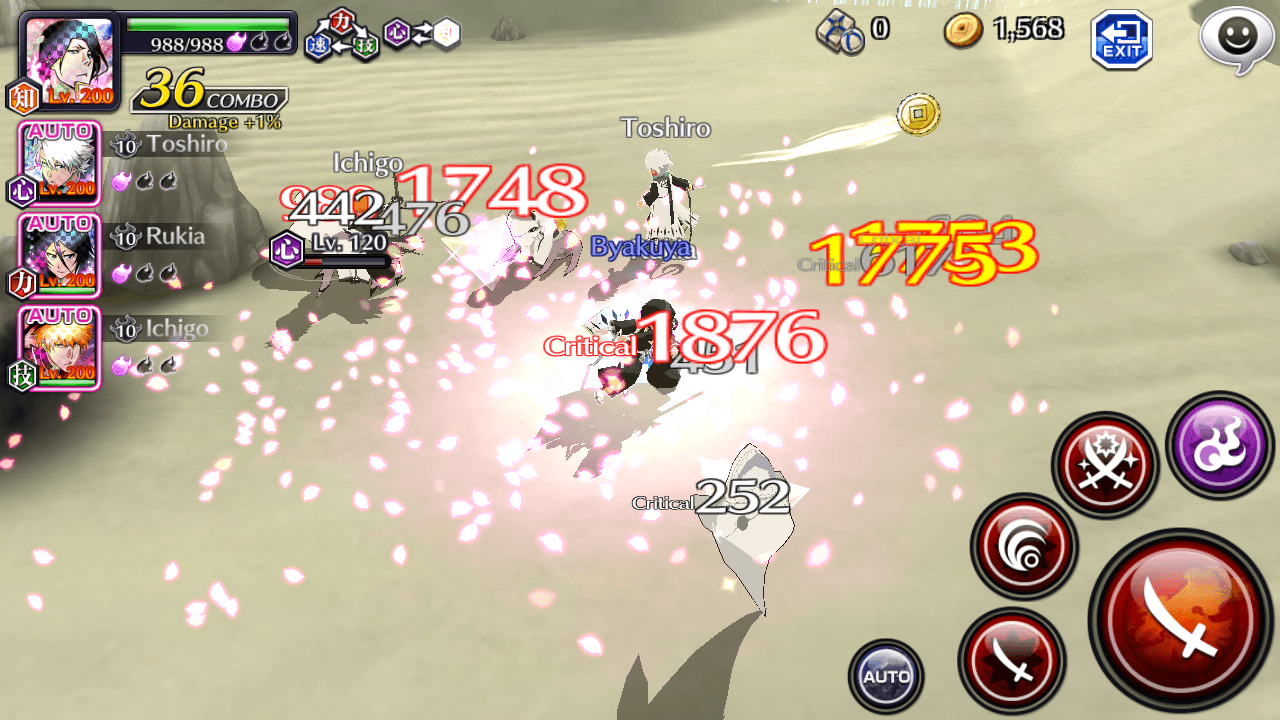Screen dimensions: 1280x720
Task: Click Byakuya's green HP bar
Action: tap(210, 23)
